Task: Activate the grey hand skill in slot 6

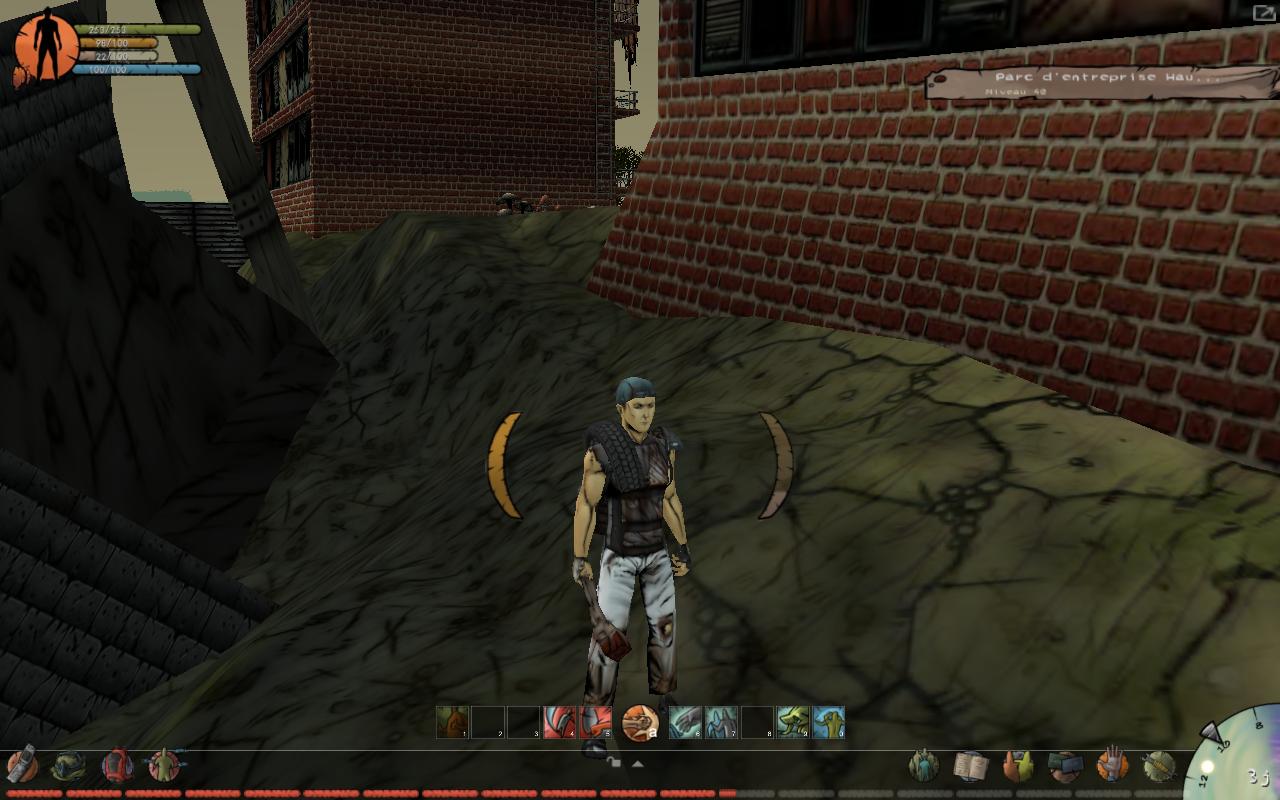Action: click(x=685, y=722)
